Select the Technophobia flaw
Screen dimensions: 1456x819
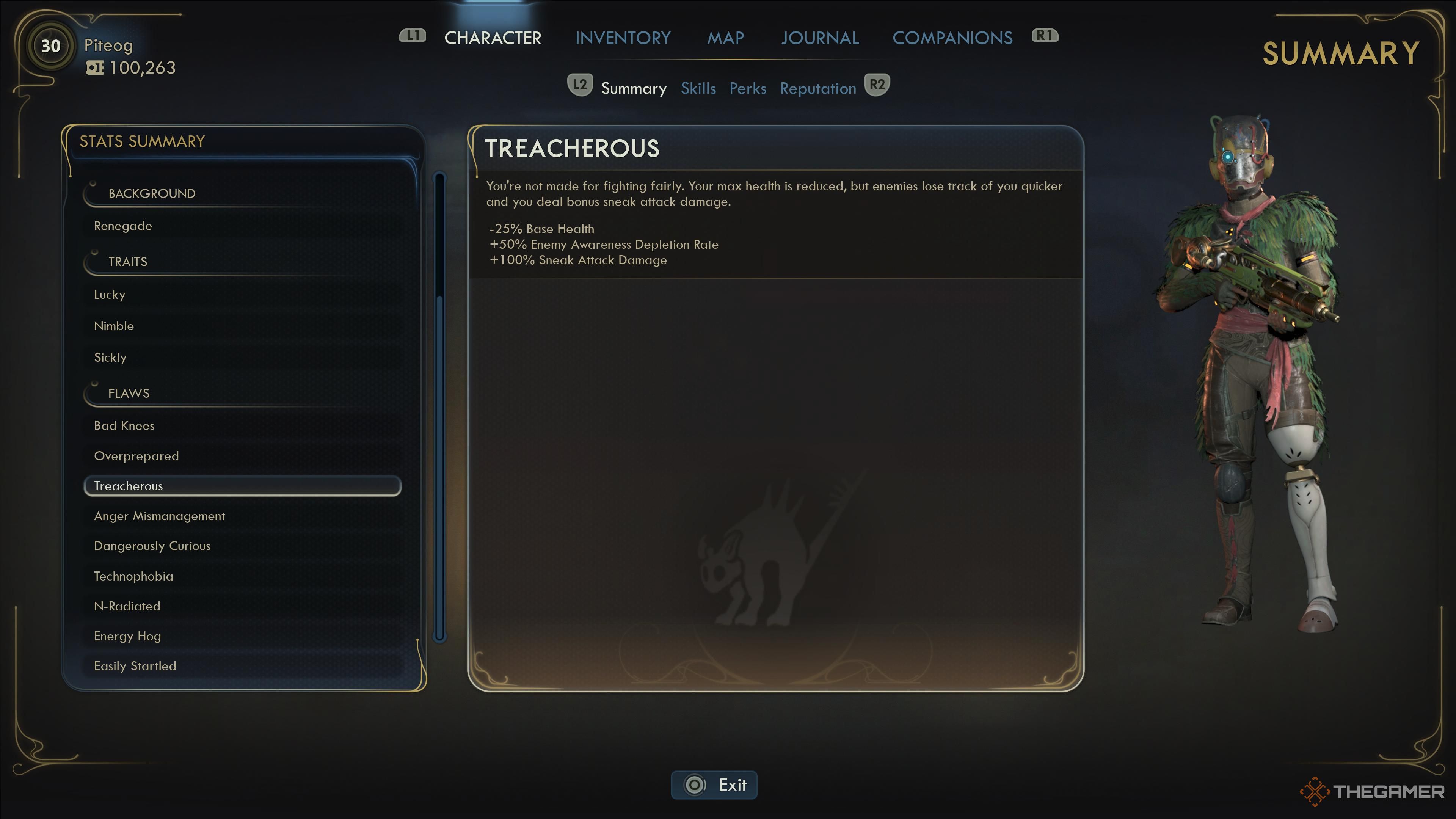(133, 576)
